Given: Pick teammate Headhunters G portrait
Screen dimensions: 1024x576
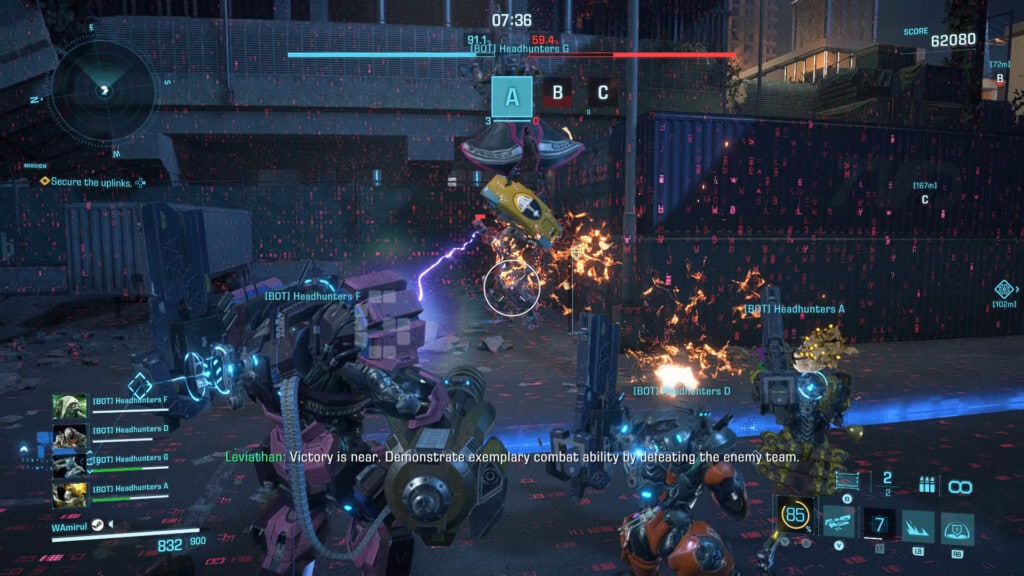Looking at the screenshot, I should click(70, 465).
